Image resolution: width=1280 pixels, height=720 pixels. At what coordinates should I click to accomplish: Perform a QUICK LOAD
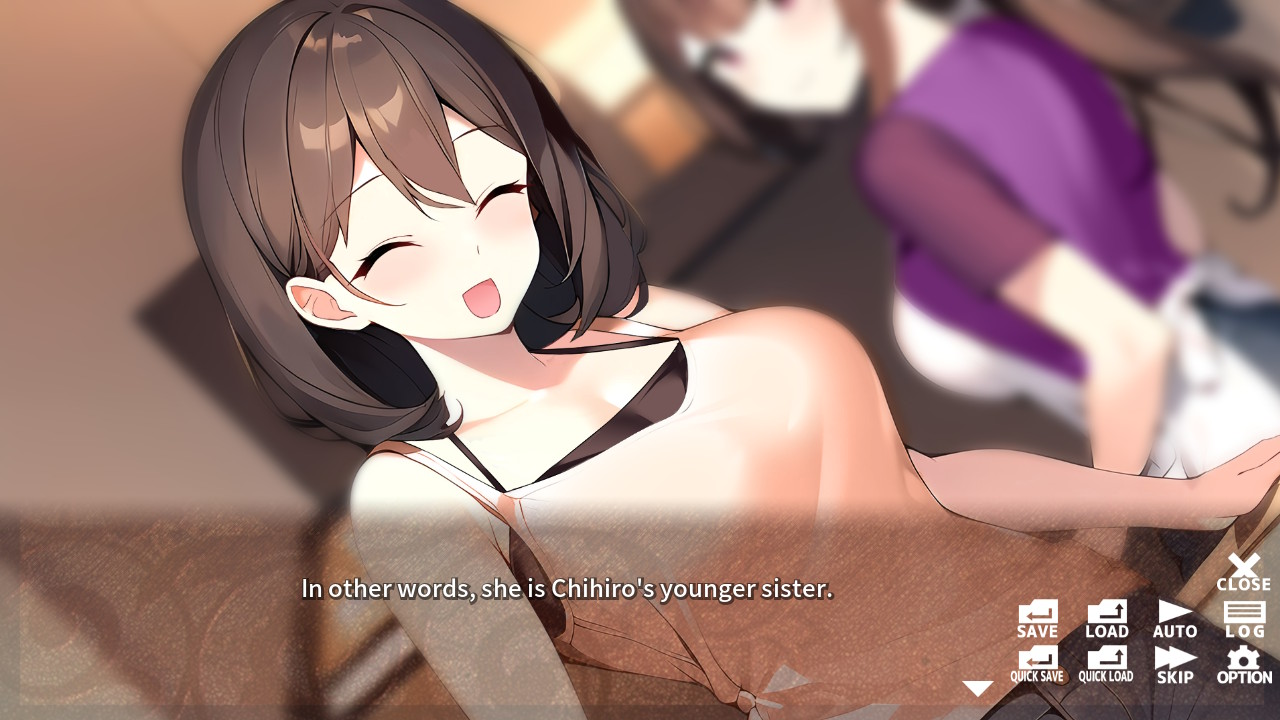tap(1106, 662)
